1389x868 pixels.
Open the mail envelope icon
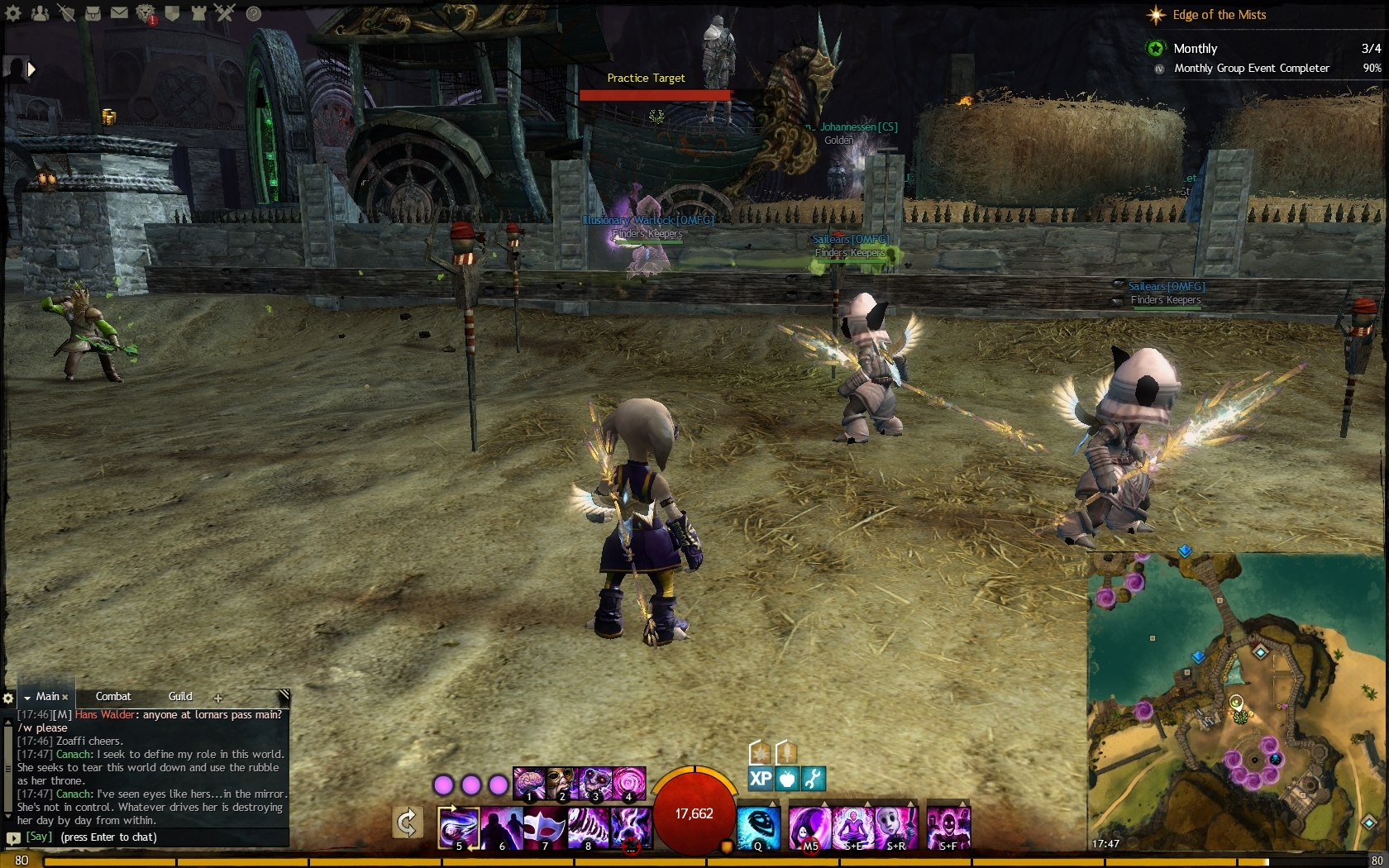click(x=119, y=13)
